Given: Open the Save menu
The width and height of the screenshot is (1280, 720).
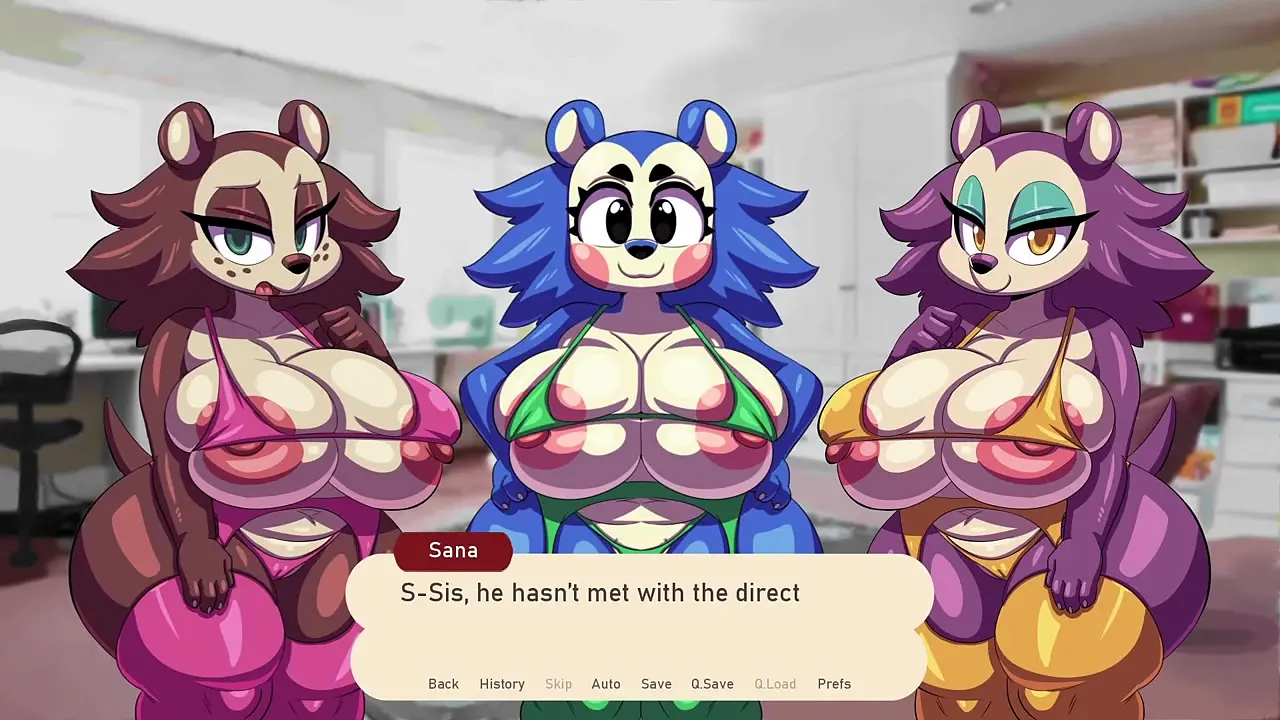Looking at the screenshot, I should 656,684.
